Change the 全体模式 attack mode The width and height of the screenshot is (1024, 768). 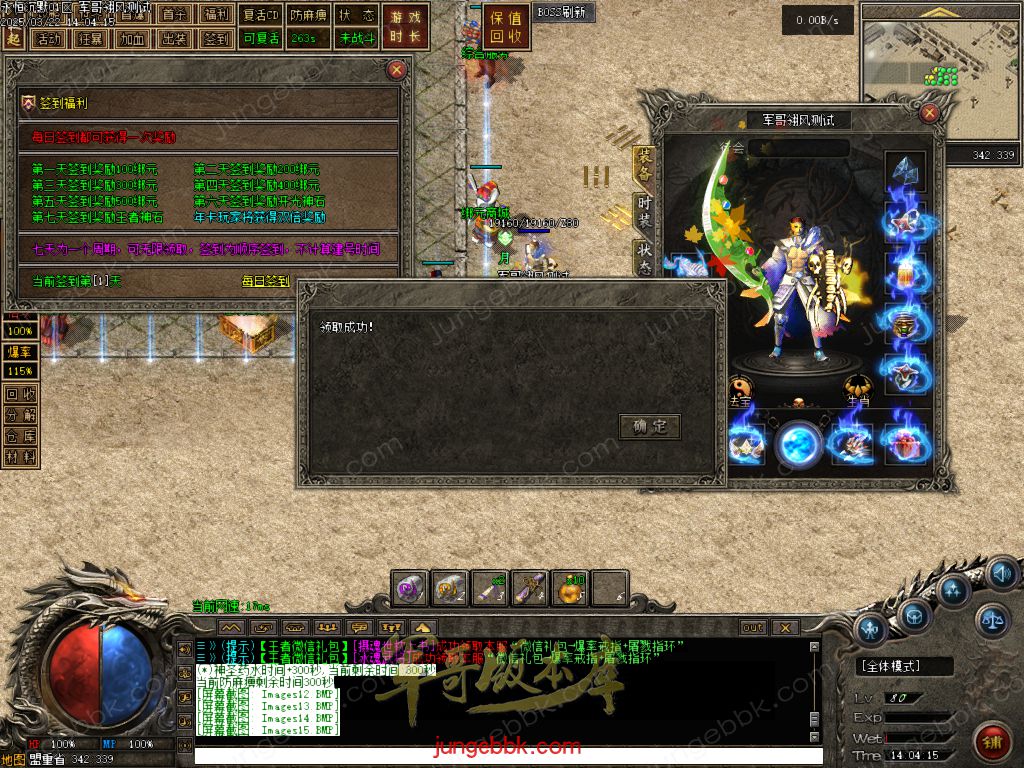point(904,666)
